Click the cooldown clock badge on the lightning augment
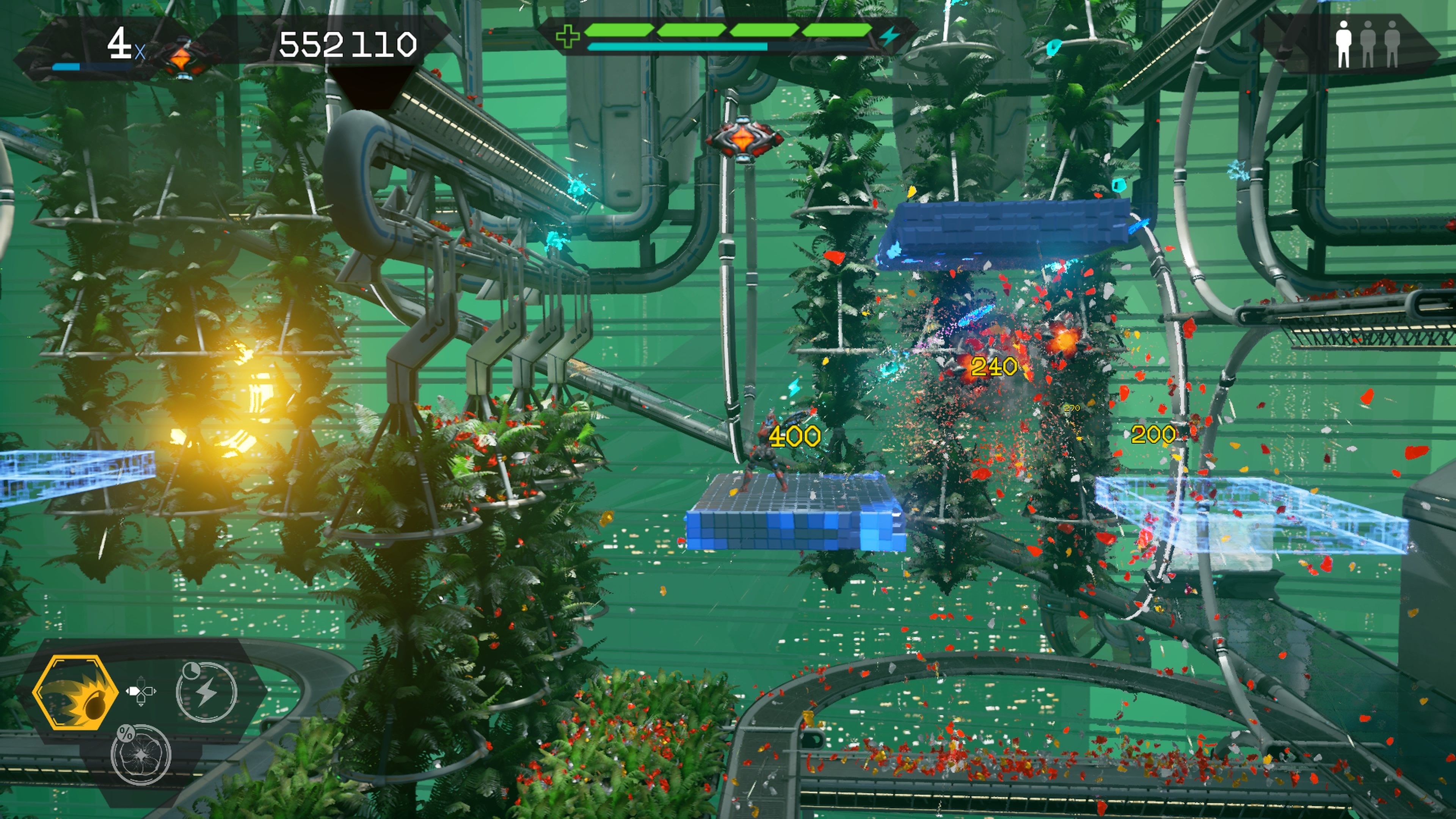Screen dimensions: 1456x819 click(x=192, y=670)
